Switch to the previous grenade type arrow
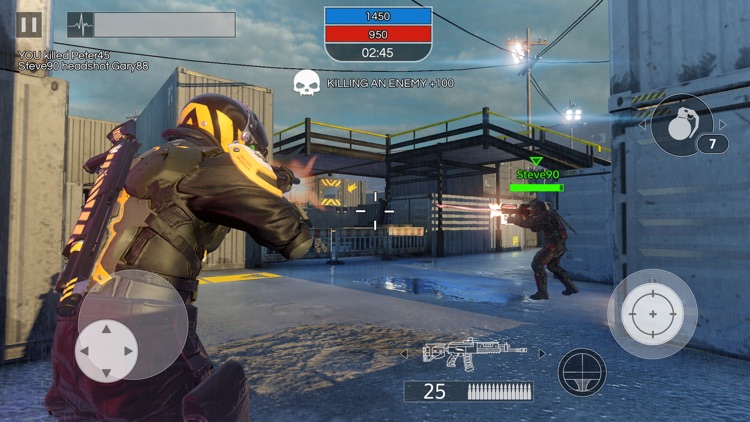The width and height of the screenshot is (750, 422). (x=643, y=125)
